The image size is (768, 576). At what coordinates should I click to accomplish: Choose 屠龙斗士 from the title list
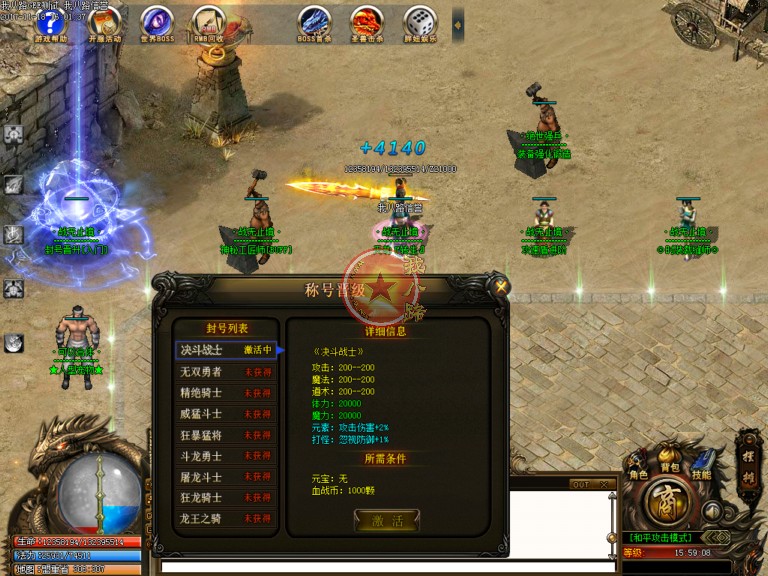pos(225,477)
